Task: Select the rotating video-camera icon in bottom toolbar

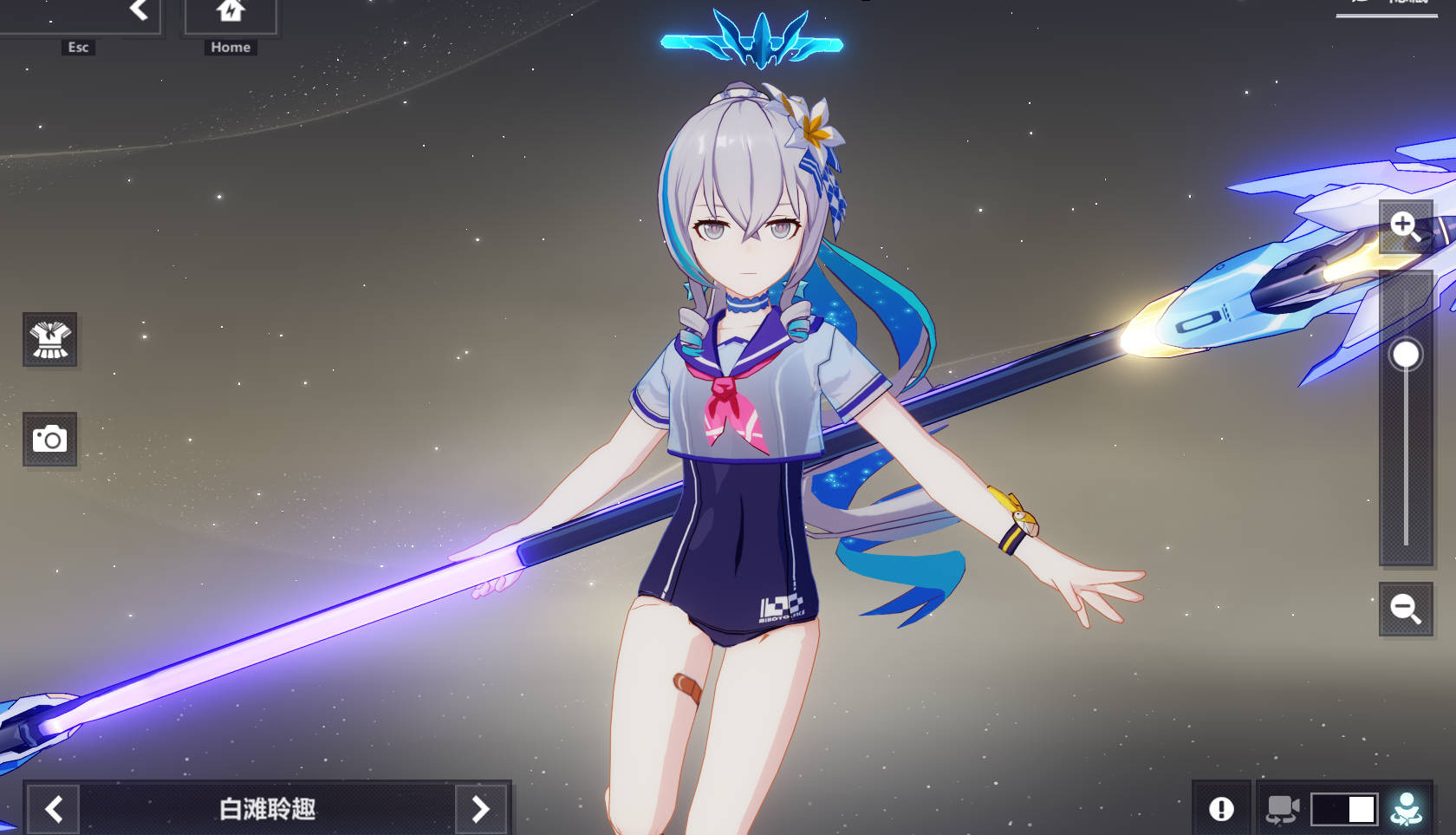Action: point(1282,807)
